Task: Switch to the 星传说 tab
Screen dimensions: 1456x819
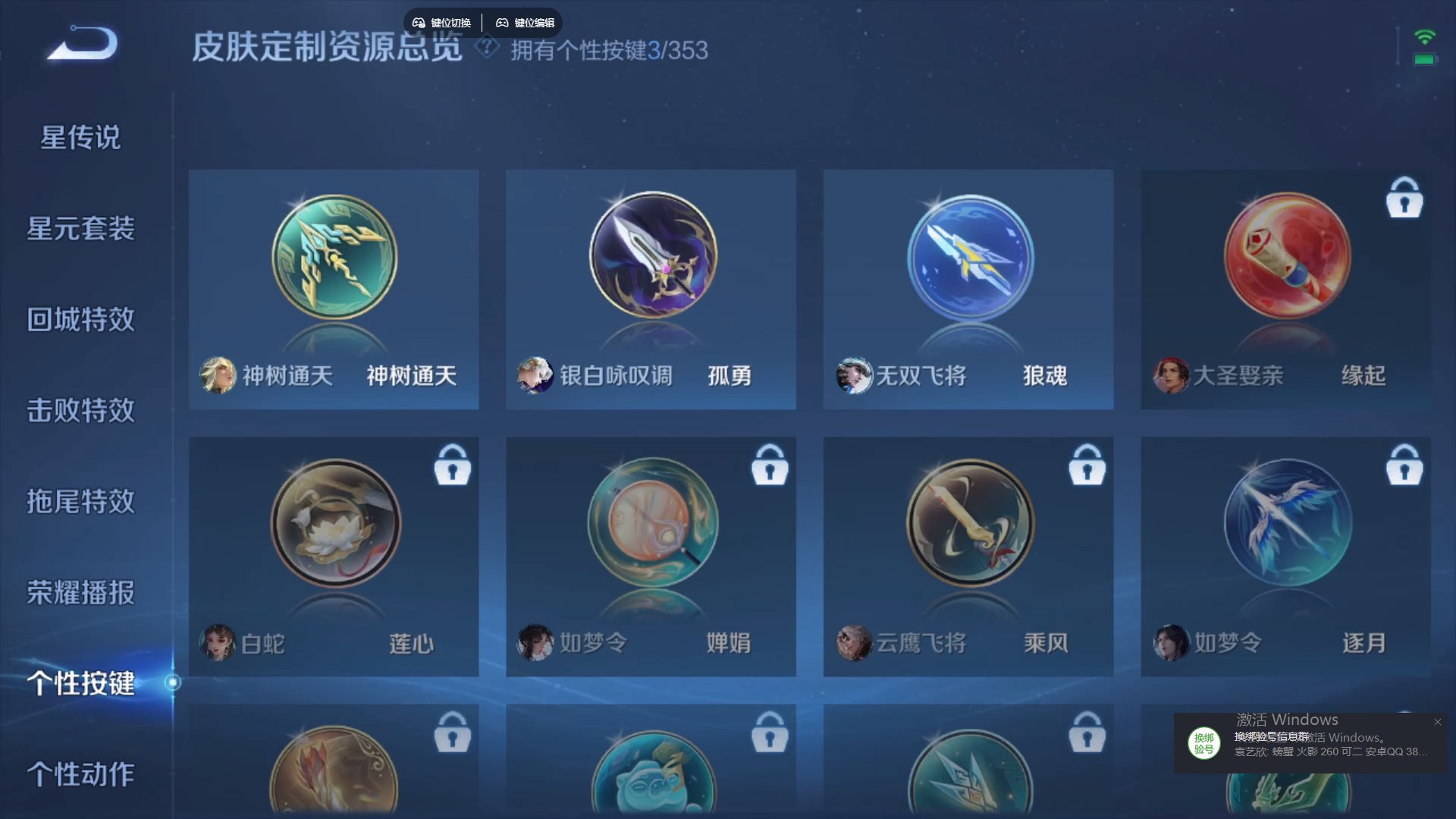Action: [80, 137]
